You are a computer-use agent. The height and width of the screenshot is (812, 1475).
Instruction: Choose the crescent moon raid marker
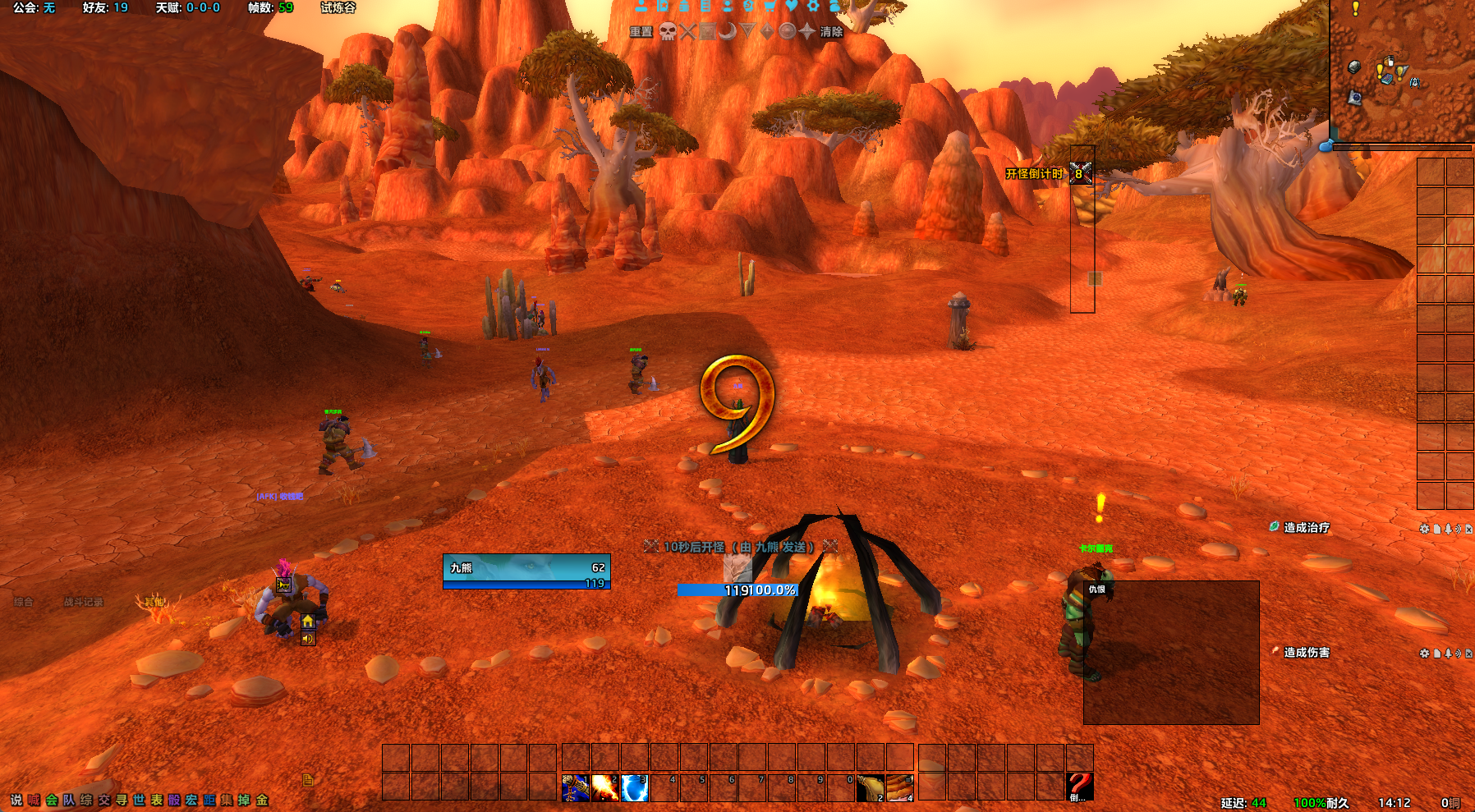728,32
